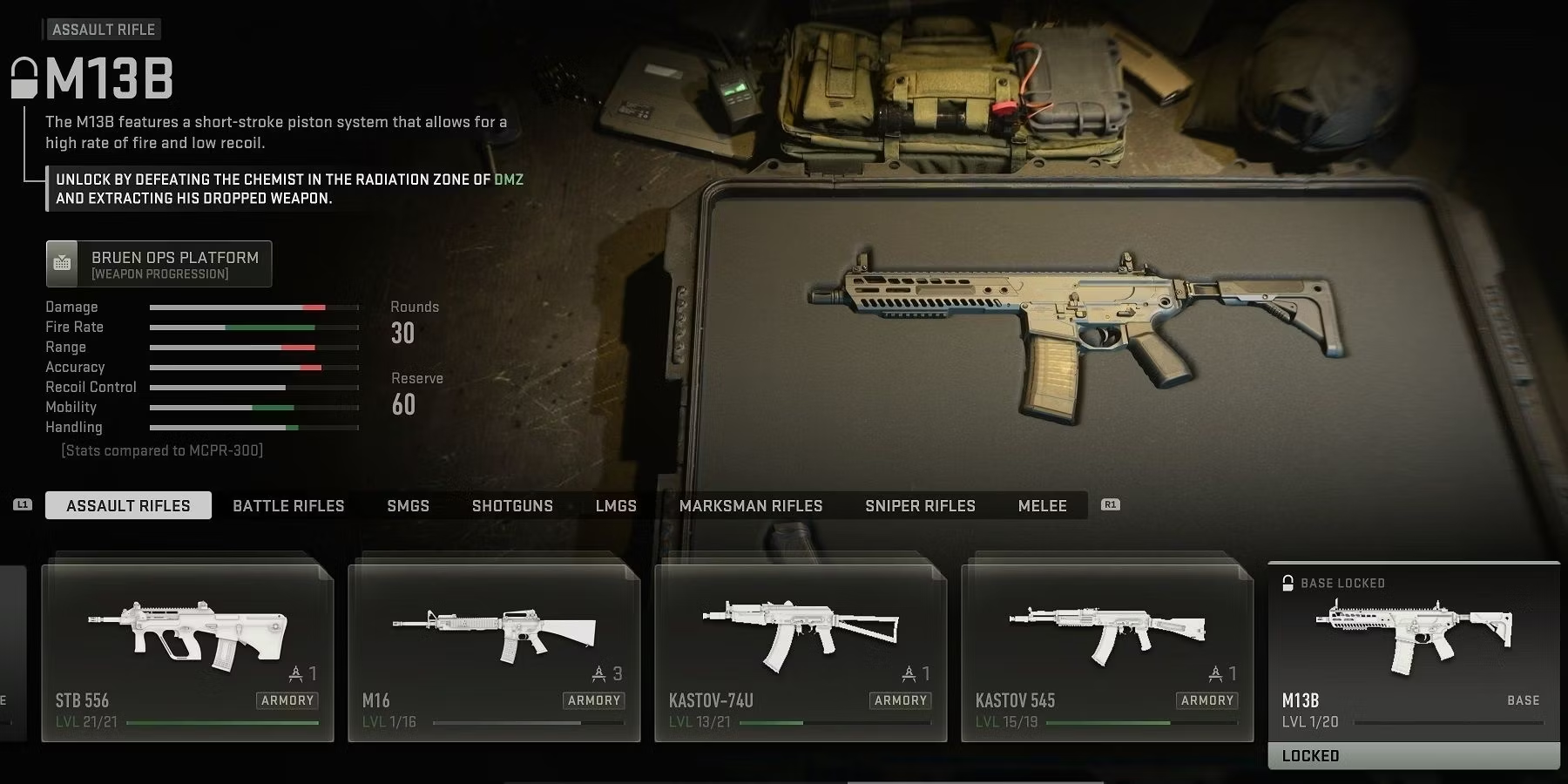Switch to Marksman Rifles
1568x784 pixels.
point(751,505)
